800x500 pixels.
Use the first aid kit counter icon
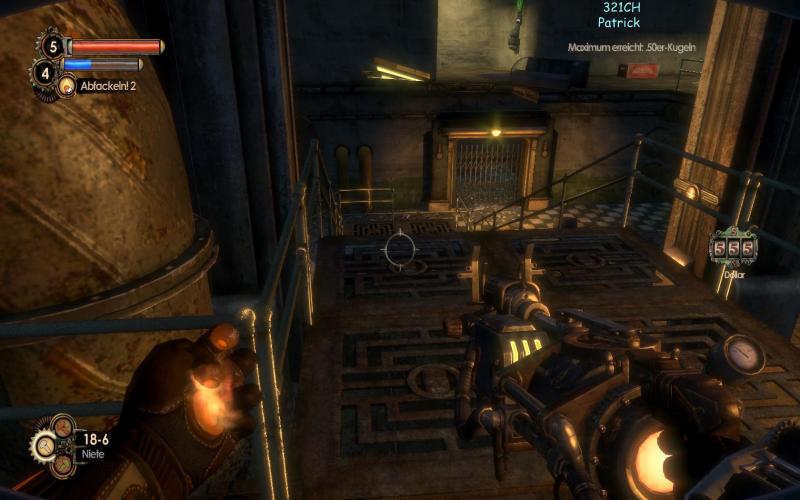pos(51,46)
